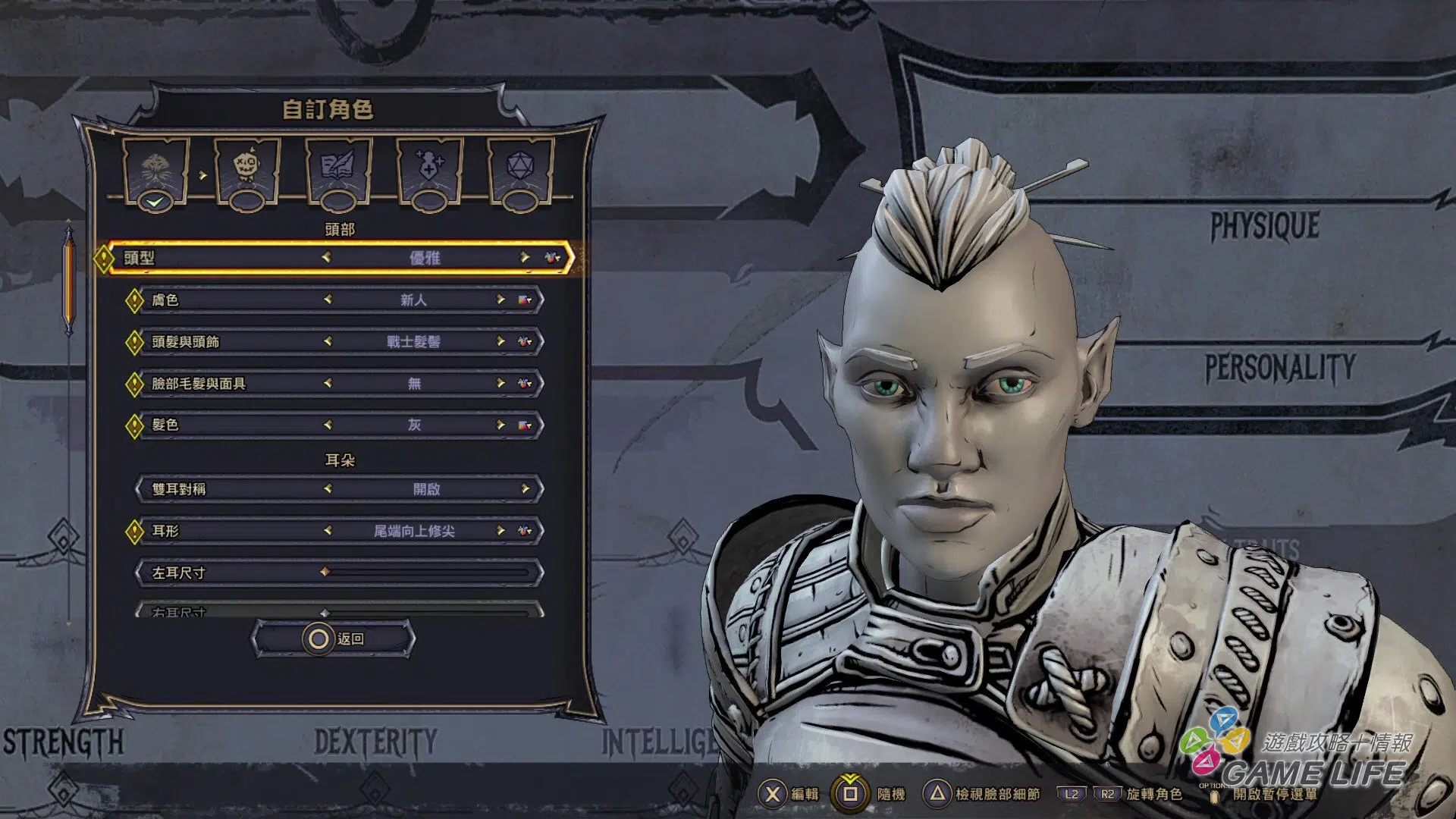The width and height of the screenshot is (1456, 819).
Task: Randomize the 頭髮與頭飾 hairstyle
Action: click(524, 341)
